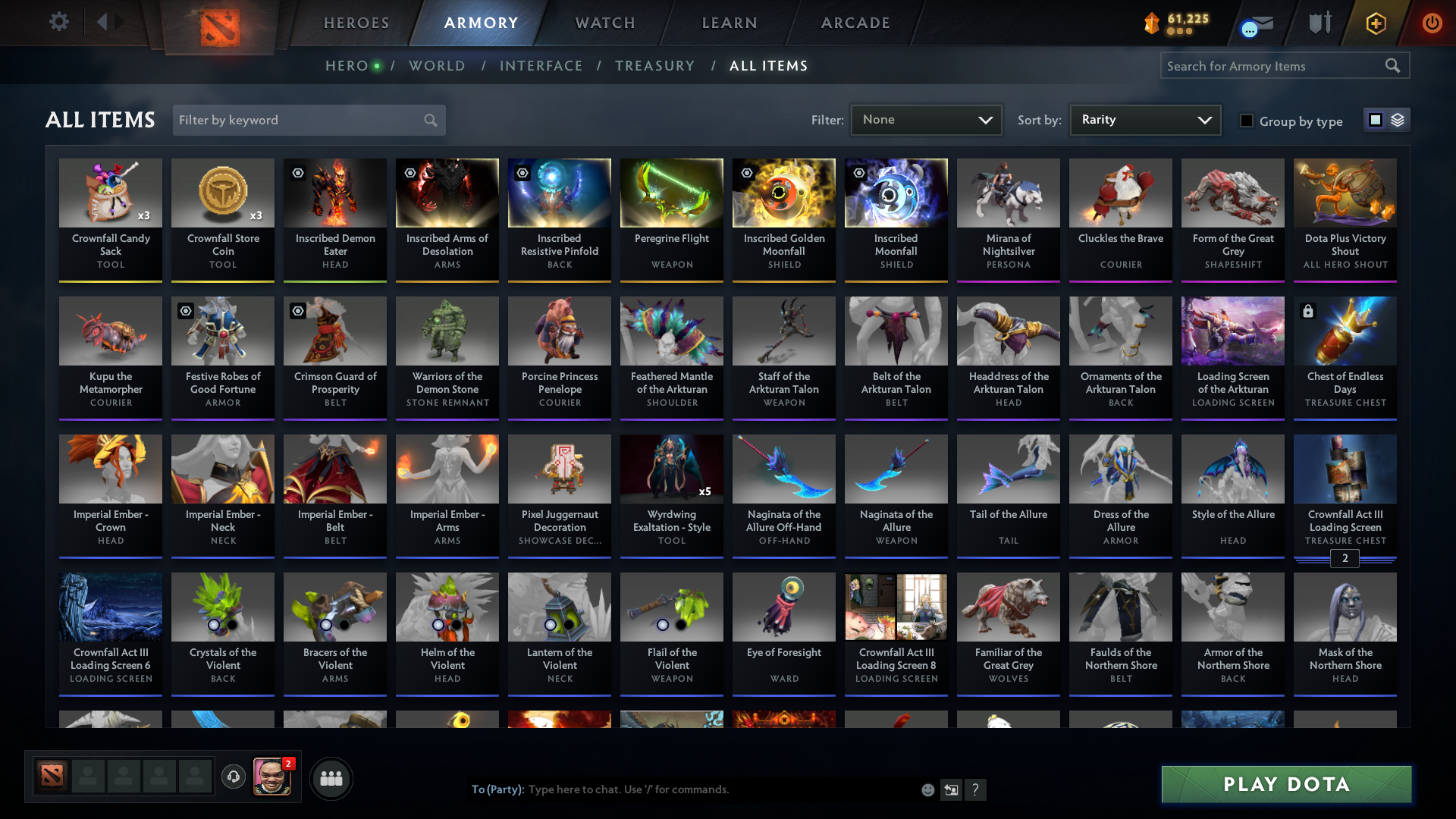The width and height of the screenshot is (1456, 819).
Task: Open the Filter dropdown set to None
Action: tap(926, 120)
